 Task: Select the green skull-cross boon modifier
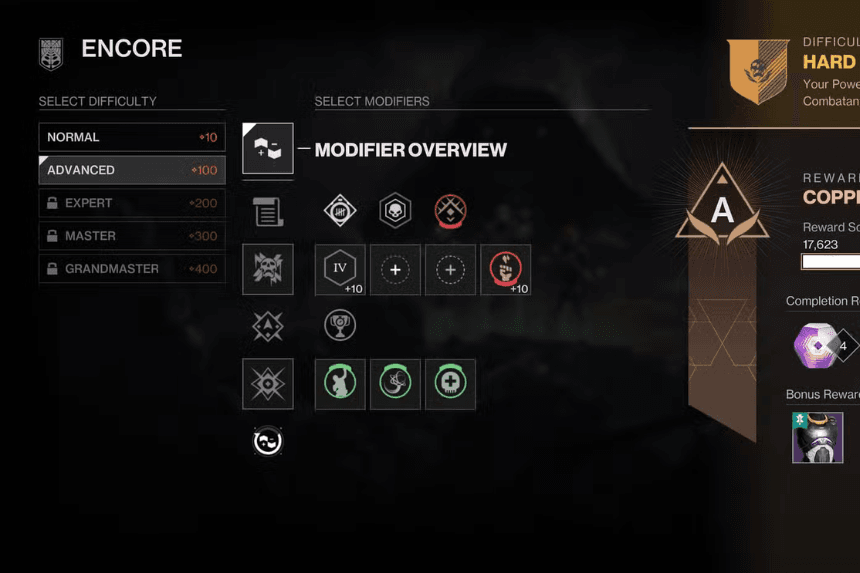(x=450, y=384)
